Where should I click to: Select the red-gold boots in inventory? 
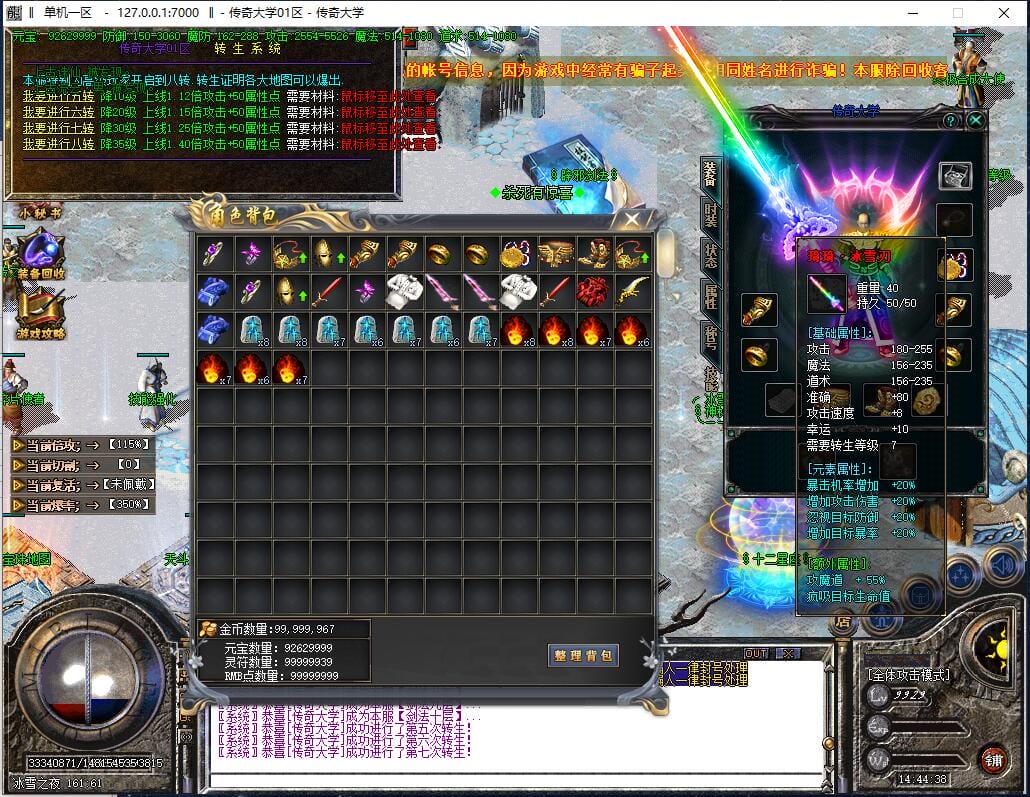[594, 253]
